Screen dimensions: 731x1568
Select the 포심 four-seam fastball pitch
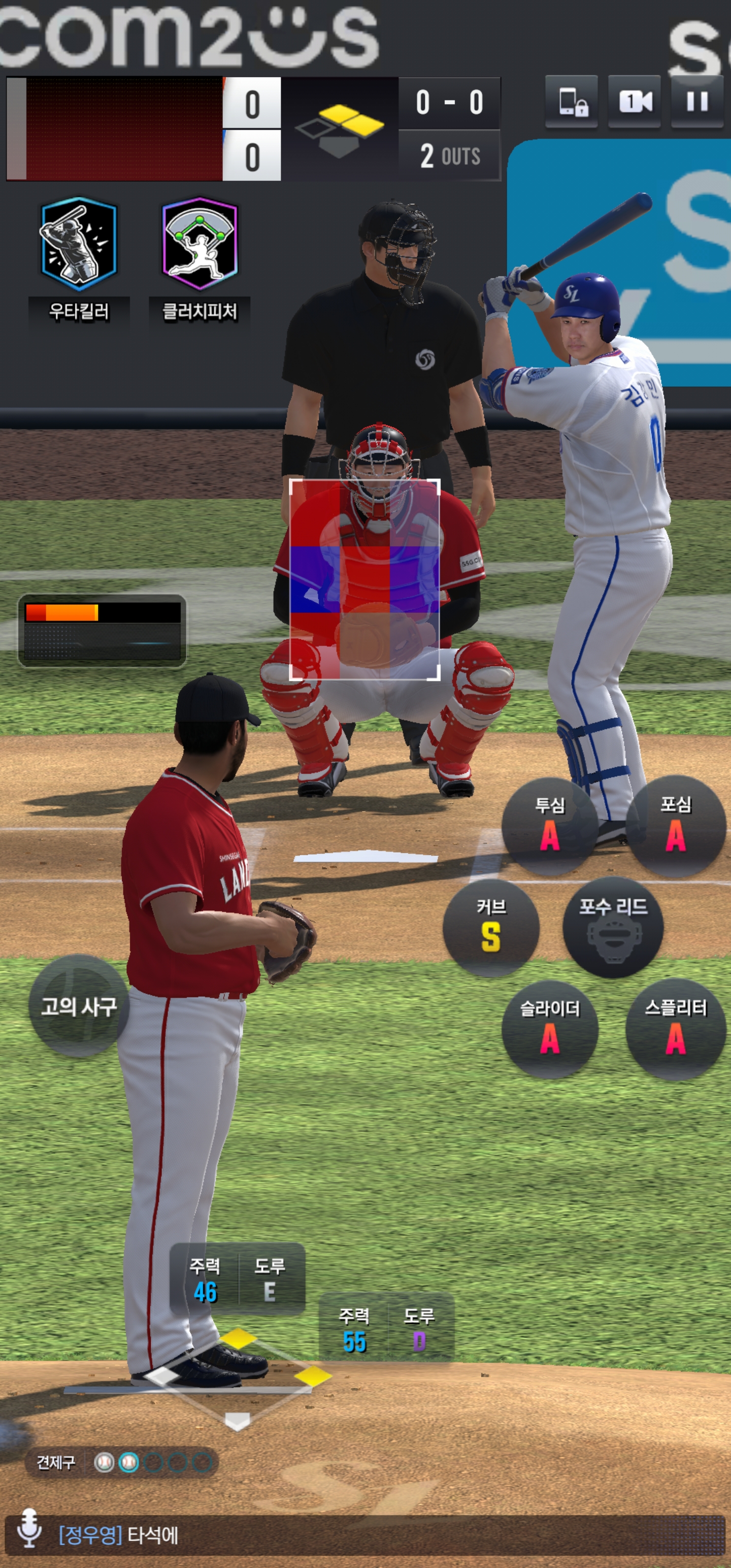[x=676, y=826]
